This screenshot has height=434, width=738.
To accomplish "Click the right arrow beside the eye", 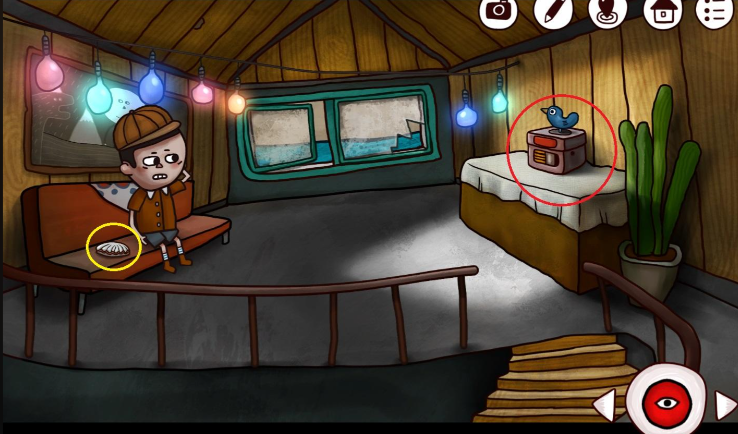I will click(x=725, y=405).
